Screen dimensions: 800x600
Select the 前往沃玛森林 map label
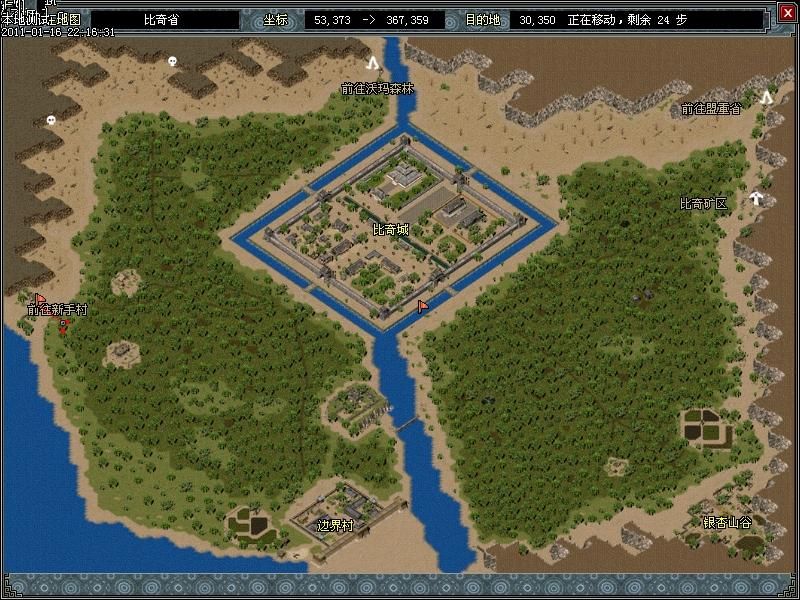[377, 88]
